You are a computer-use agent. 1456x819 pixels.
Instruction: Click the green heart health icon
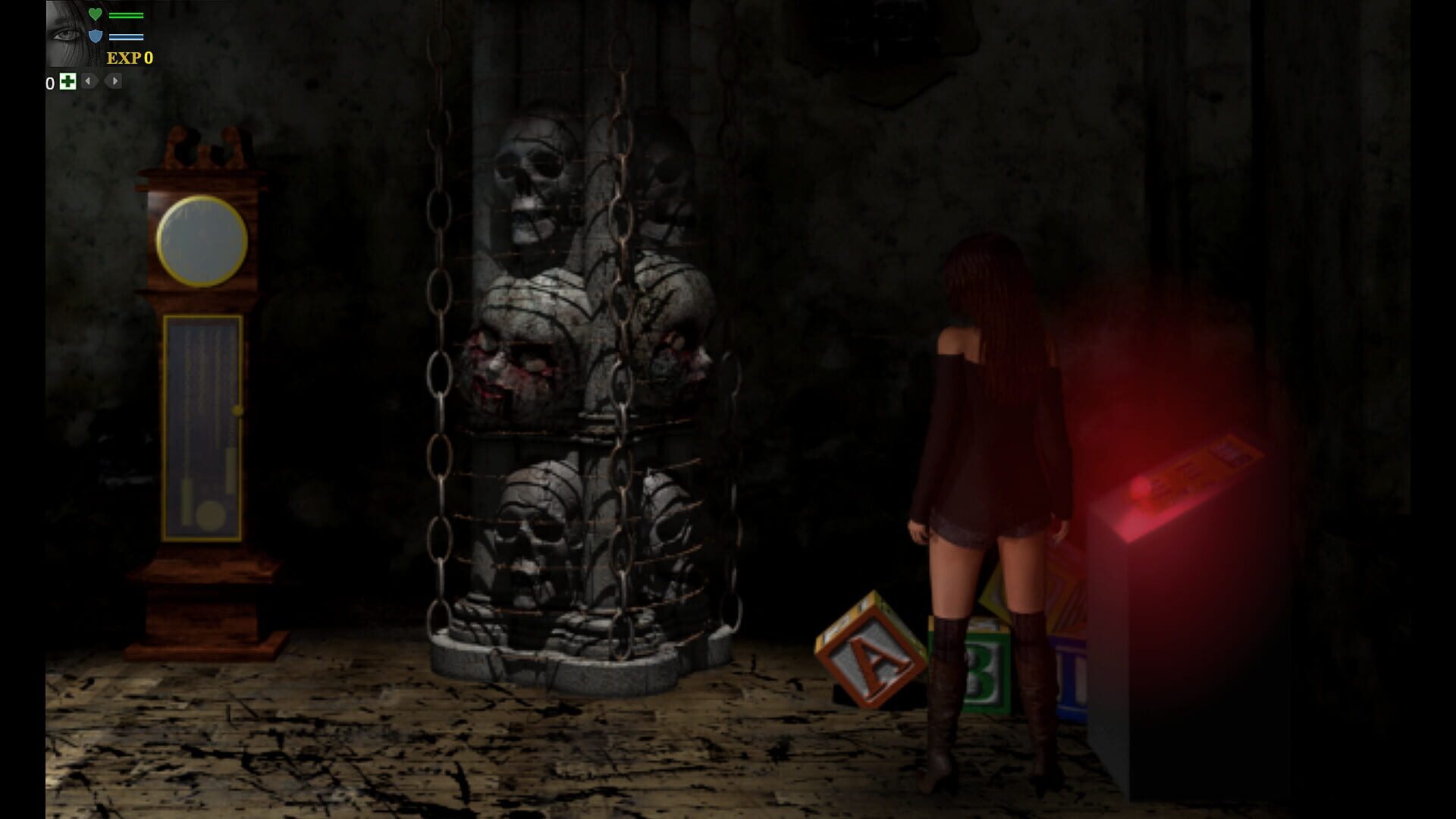tap(96, 14)
